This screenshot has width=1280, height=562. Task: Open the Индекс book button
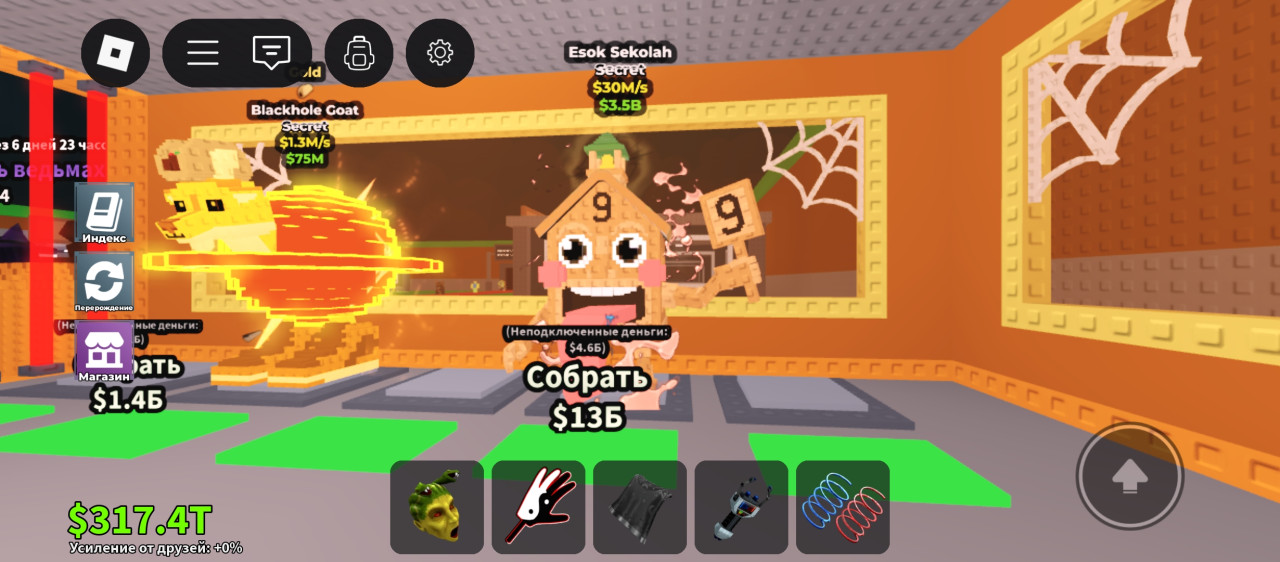pyautogui.click(x=104, y=214)
